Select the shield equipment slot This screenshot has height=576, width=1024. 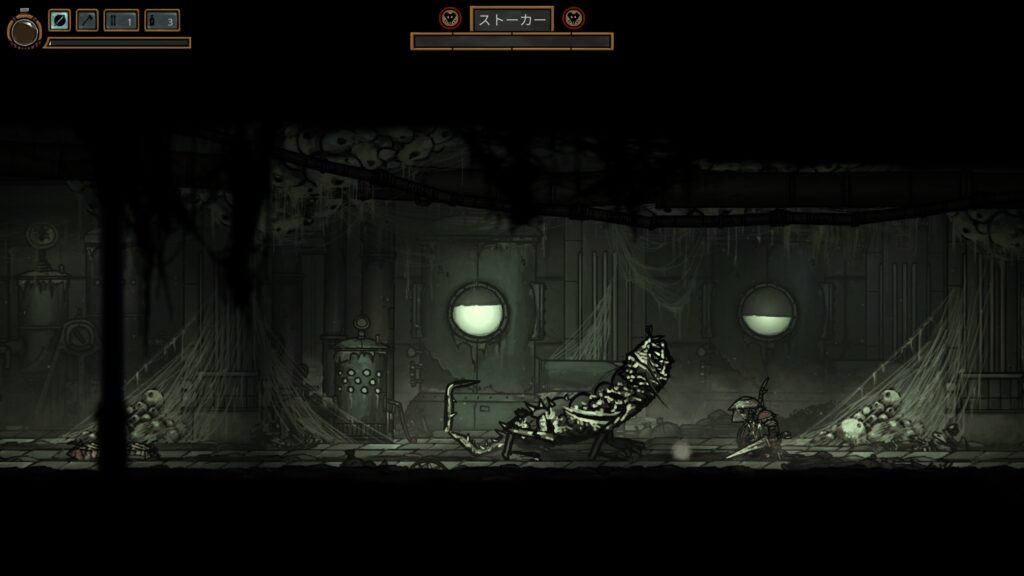click(x=60, y=20)
